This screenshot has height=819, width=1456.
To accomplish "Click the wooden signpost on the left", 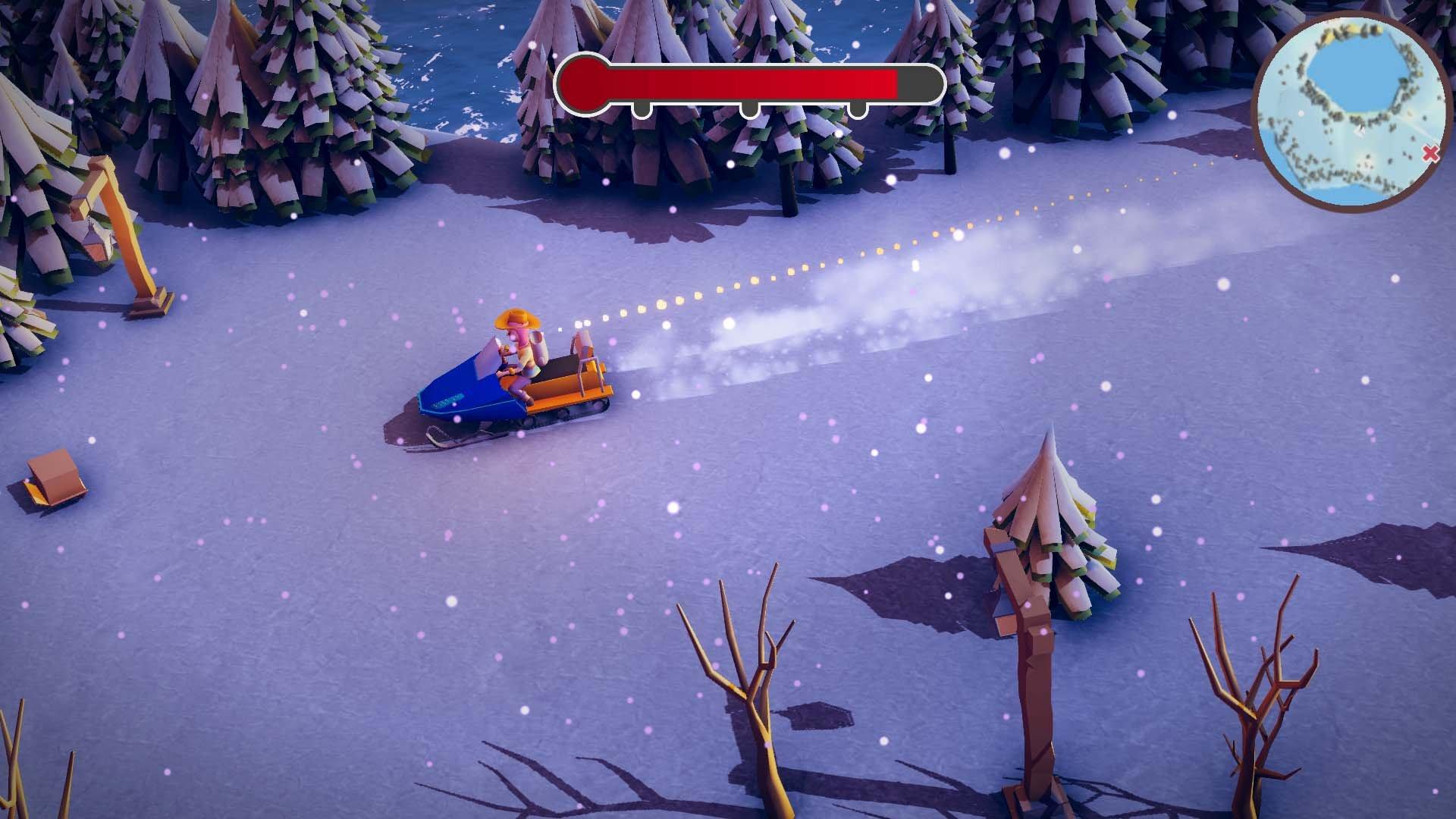I will click(x=125, y=227).
